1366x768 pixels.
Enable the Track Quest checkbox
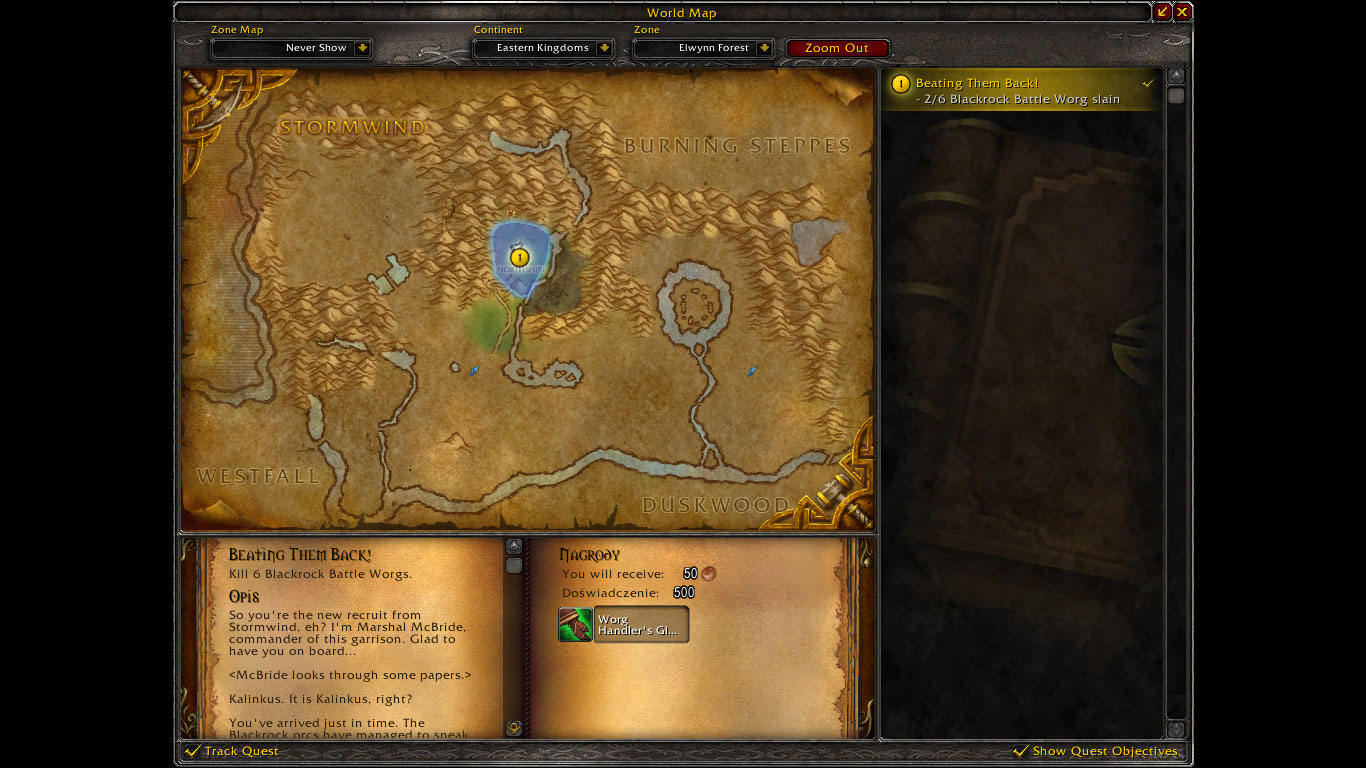click(190, 751)
